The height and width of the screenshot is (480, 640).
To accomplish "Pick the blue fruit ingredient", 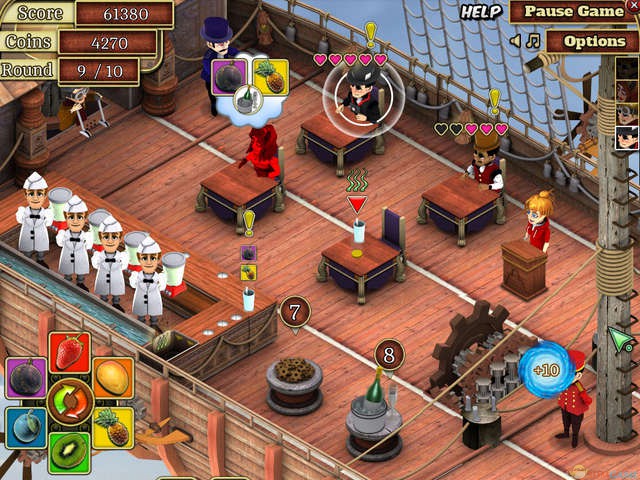I will [26, 427].
